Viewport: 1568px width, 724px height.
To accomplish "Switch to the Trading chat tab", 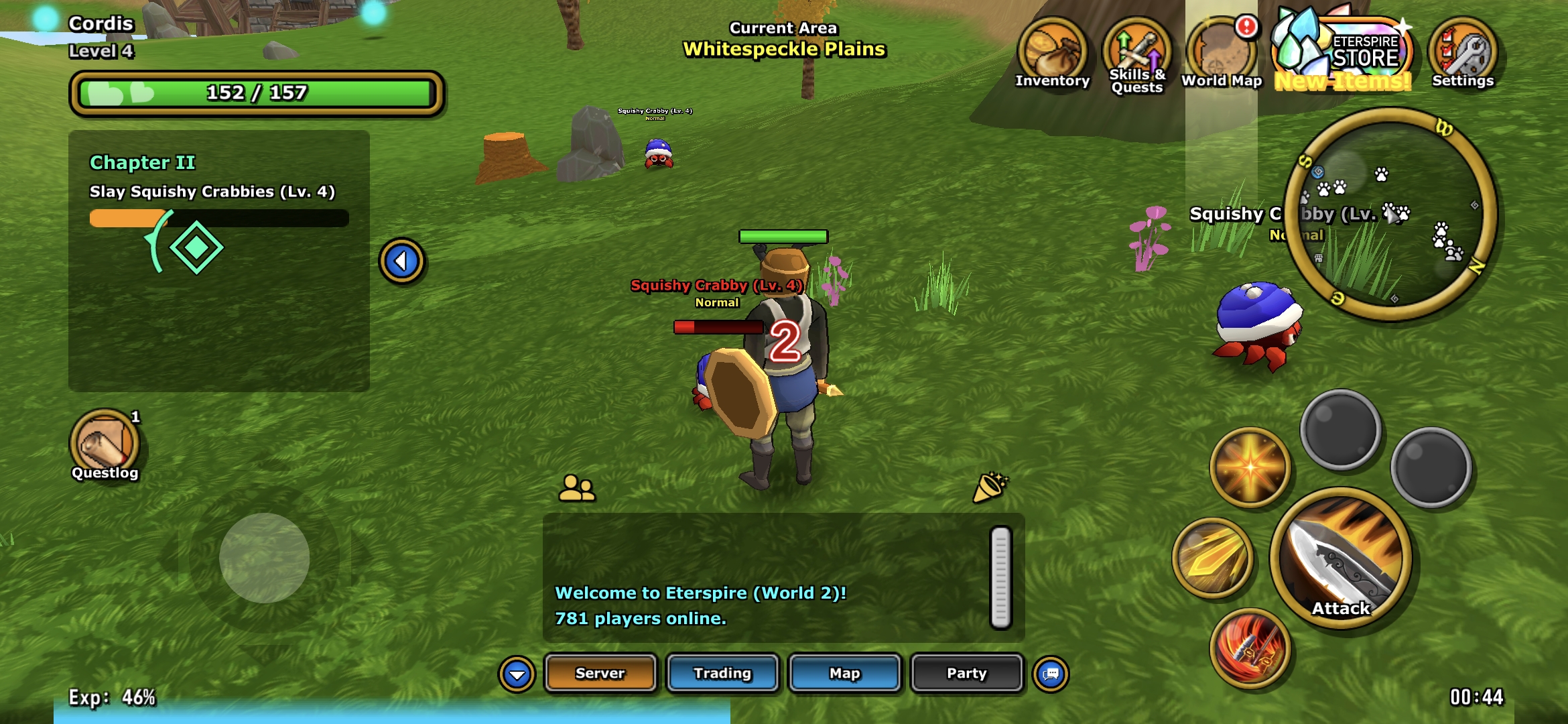I will (x=722, y=673).
